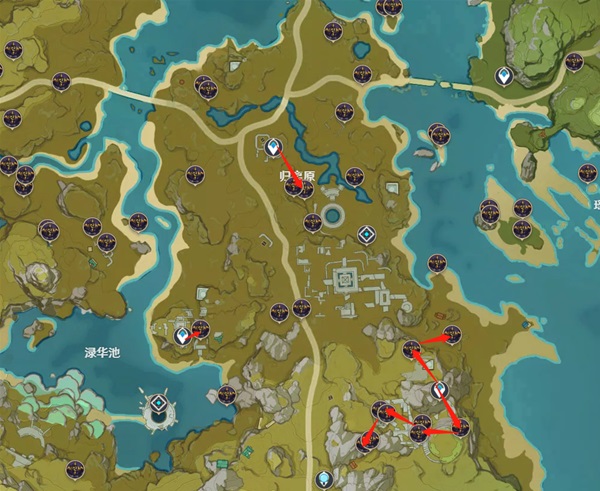Click the enemy marker on the small bay island
Viewport: 600px width, 491px height.
click(437, 131)
